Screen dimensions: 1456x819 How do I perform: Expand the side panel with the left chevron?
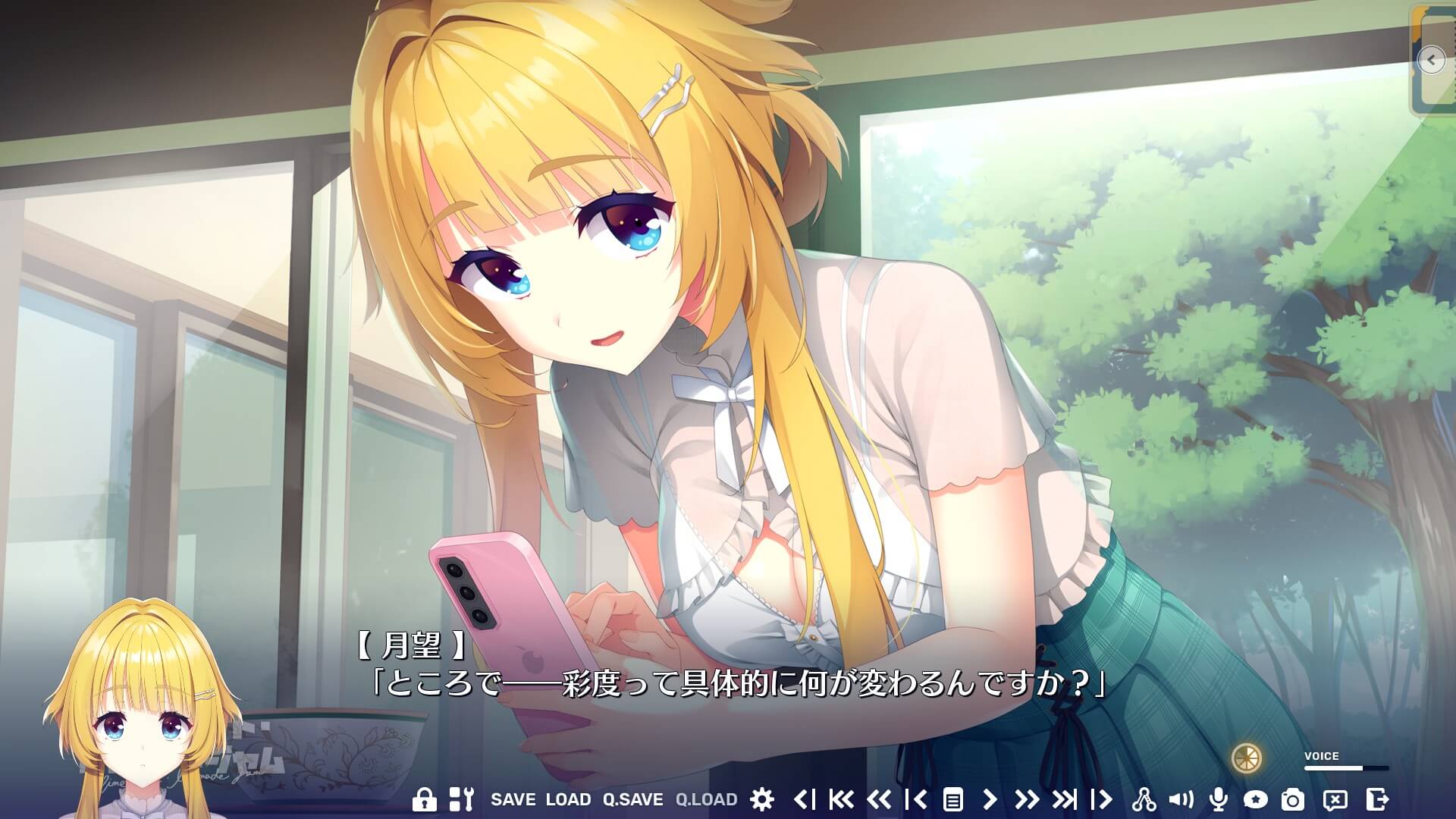[1431, 61]
